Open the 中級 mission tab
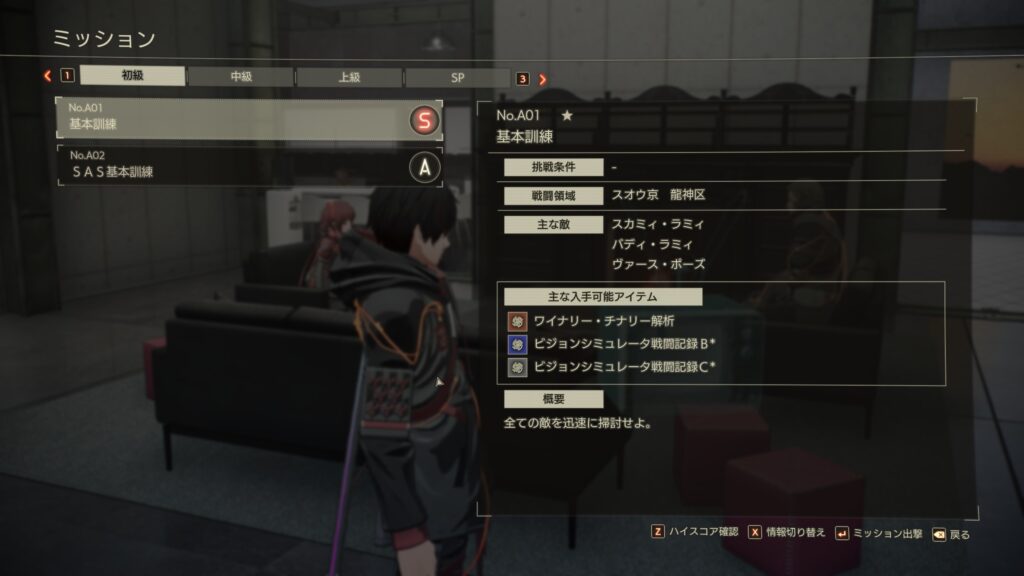 click(241, 77)
